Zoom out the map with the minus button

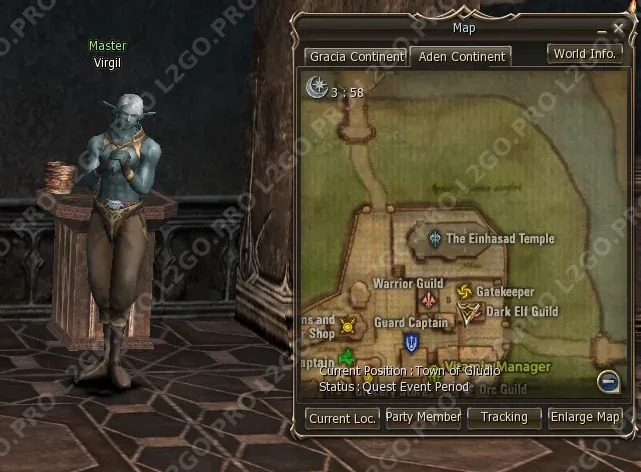[607, 380]
